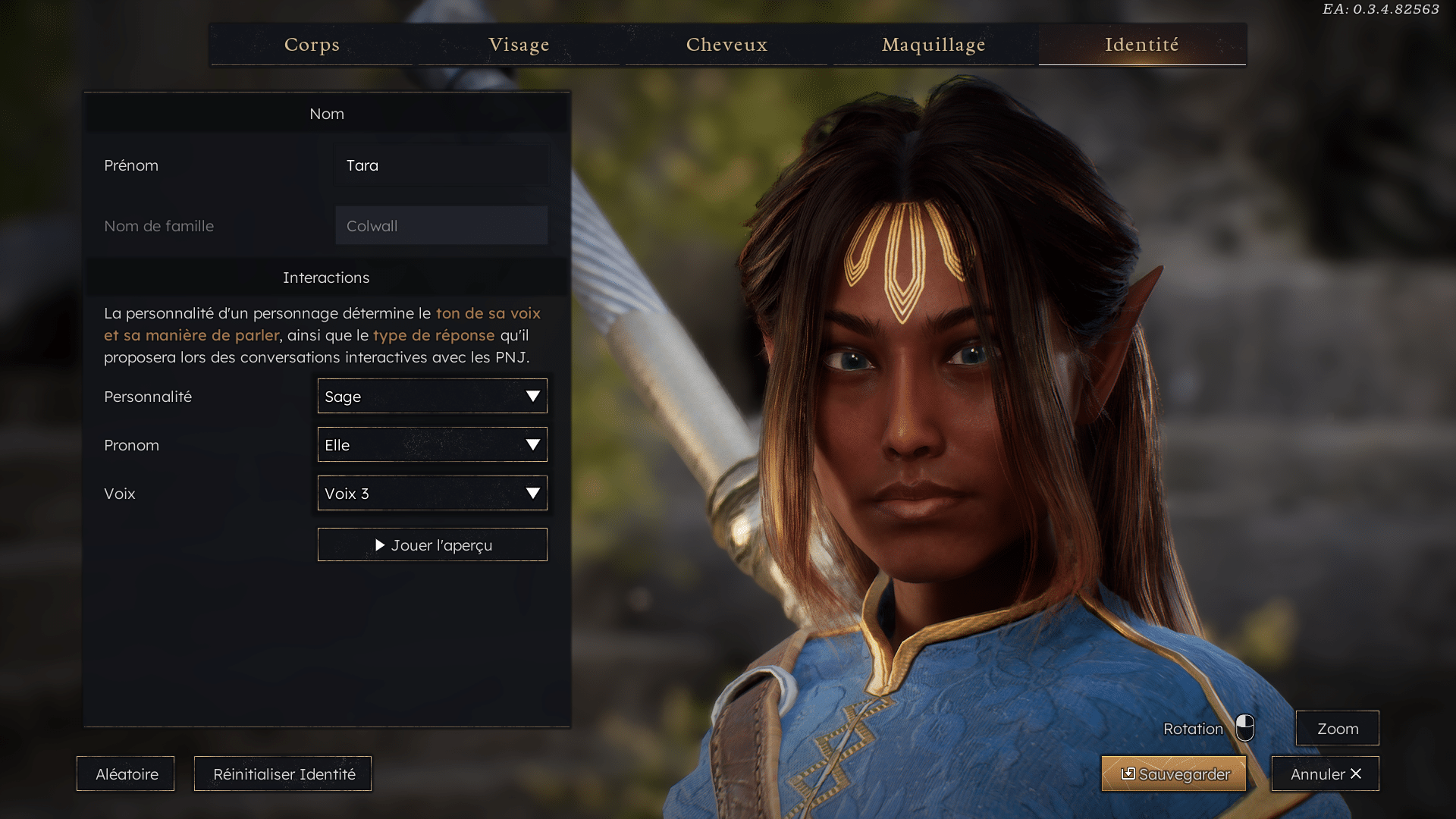This screenshot has width=1456, height=819.
Task: Click the Nom de famille field
Action: (x=441, y=226)
